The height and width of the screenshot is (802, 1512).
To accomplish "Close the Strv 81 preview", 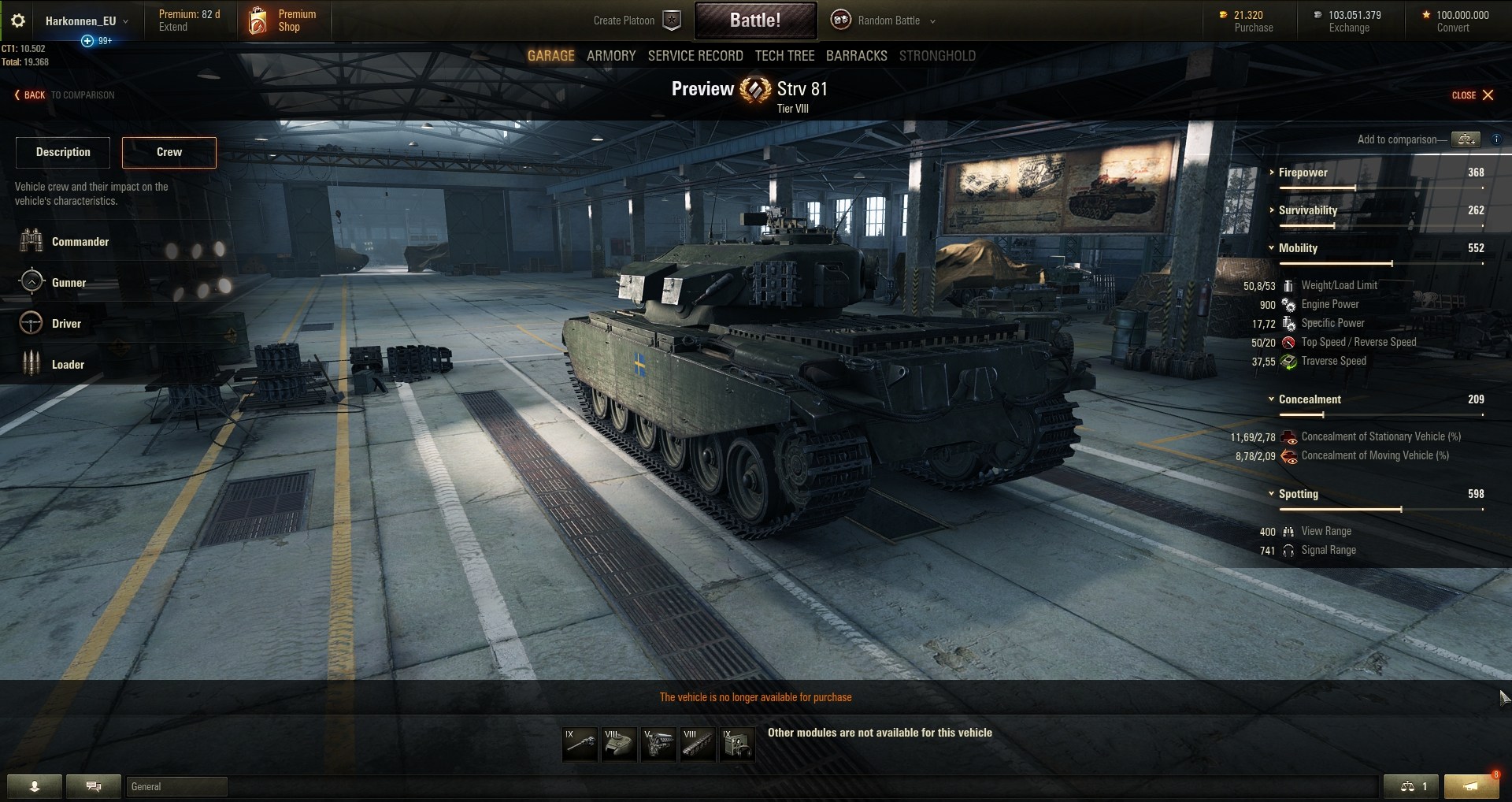I will click(1473, 95).
